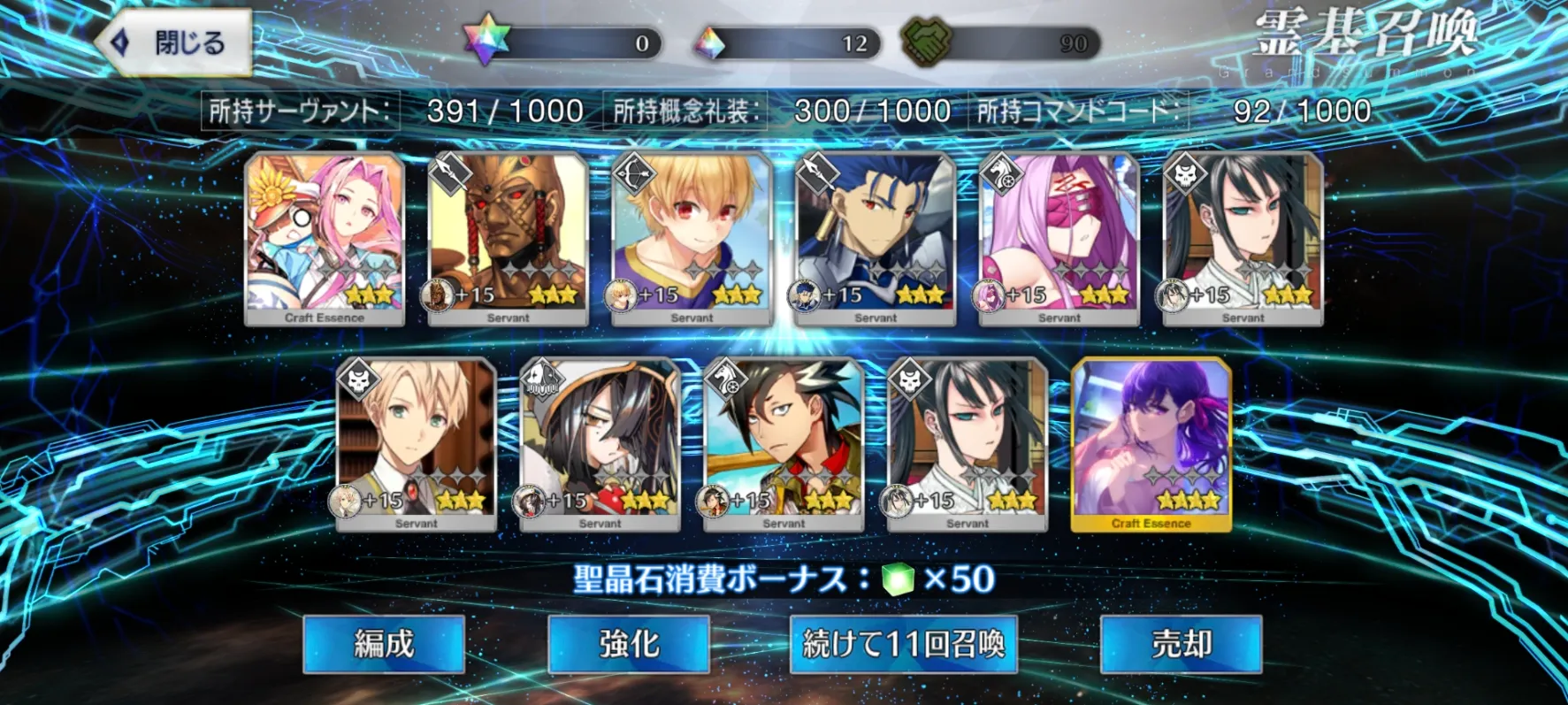This screenshot has width=1568, height=705.
Task: Tap the blindfolded purple-haired Rider card
Action: click(x=1059, y=239)
